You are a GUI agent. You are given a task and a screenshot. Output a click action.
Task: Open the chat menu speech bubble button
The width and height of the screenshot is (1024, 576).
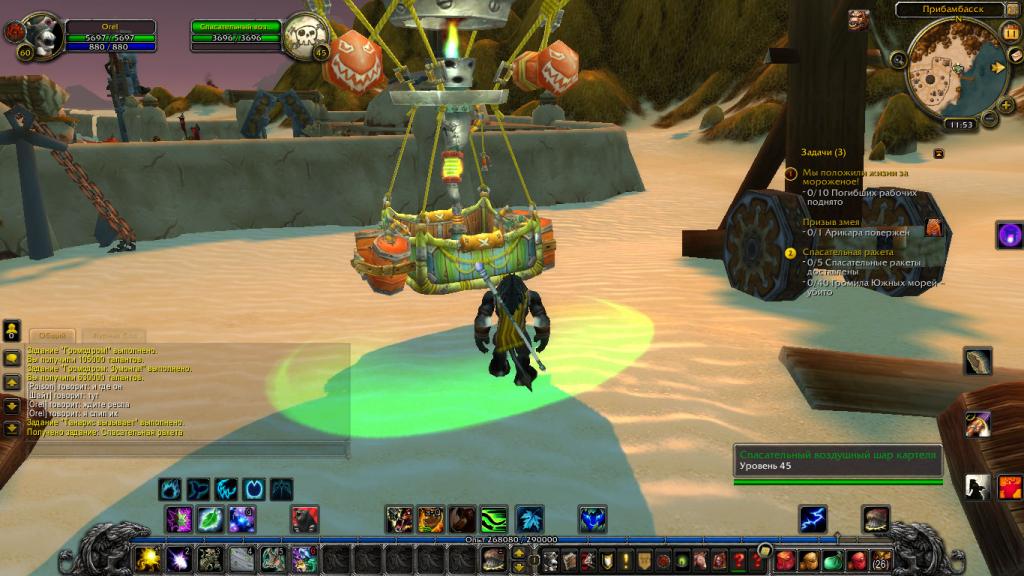pos(12,357)
